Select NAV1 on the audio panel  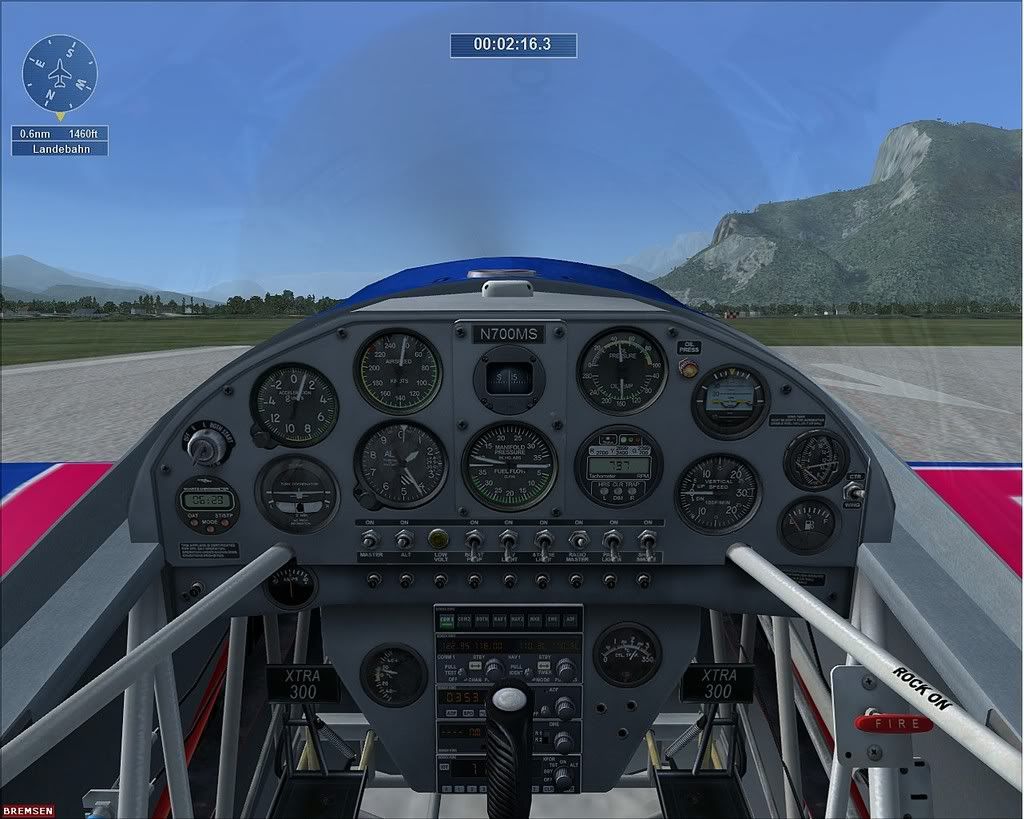(x=500, y=620)
